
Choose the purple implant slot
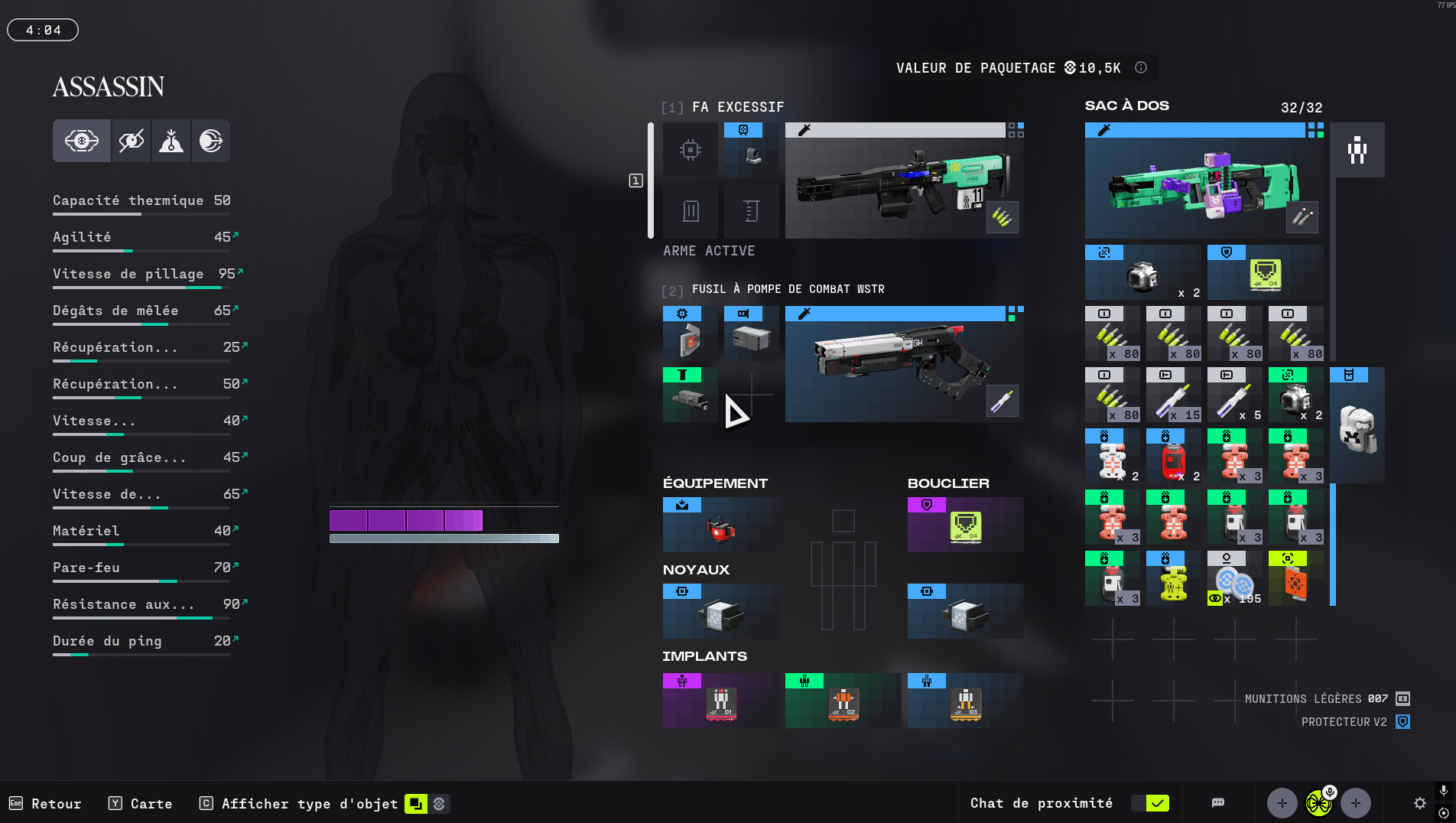[720, 701]
